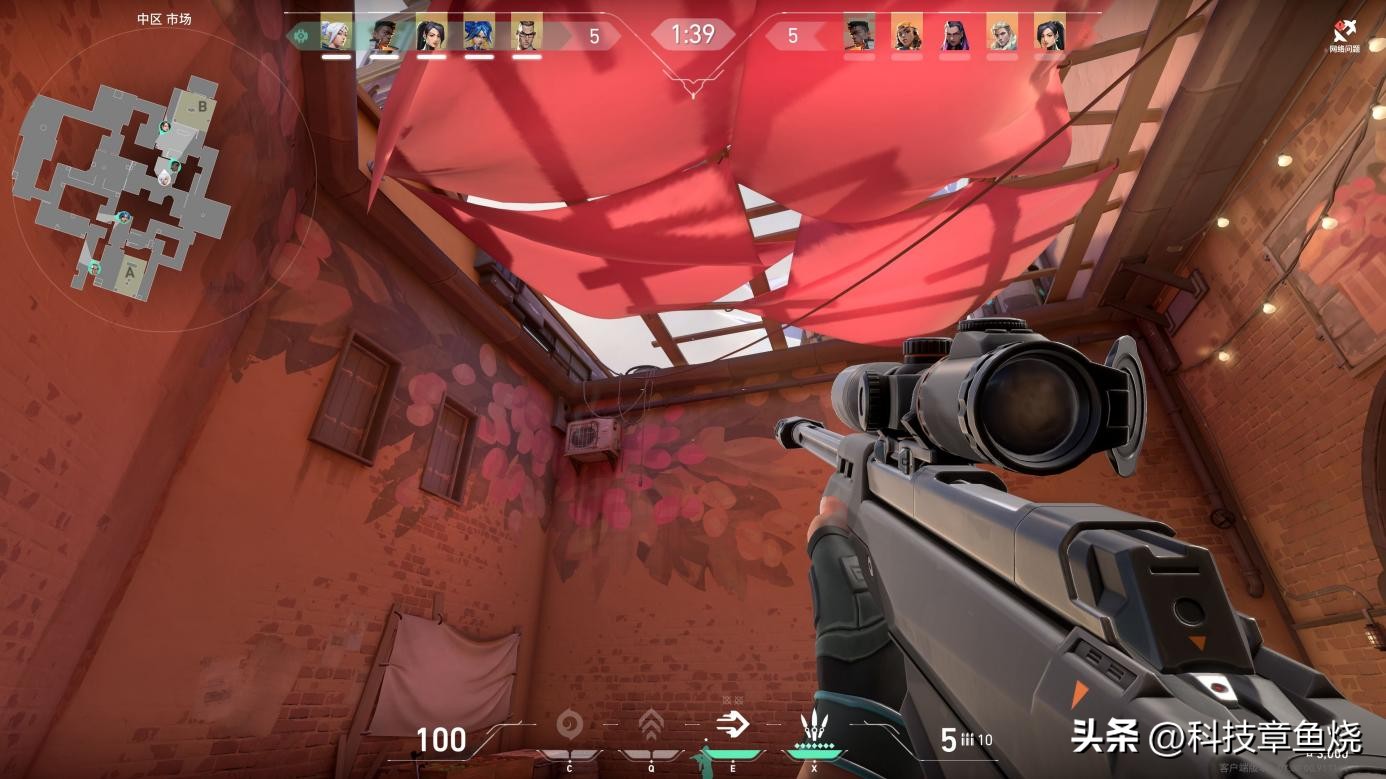Image resolution: width=1386 pixels, height=779 pixels.
Task: Select the Blade Storm ultimate icon
Action: pyautogui.click(x=812, y=726)
